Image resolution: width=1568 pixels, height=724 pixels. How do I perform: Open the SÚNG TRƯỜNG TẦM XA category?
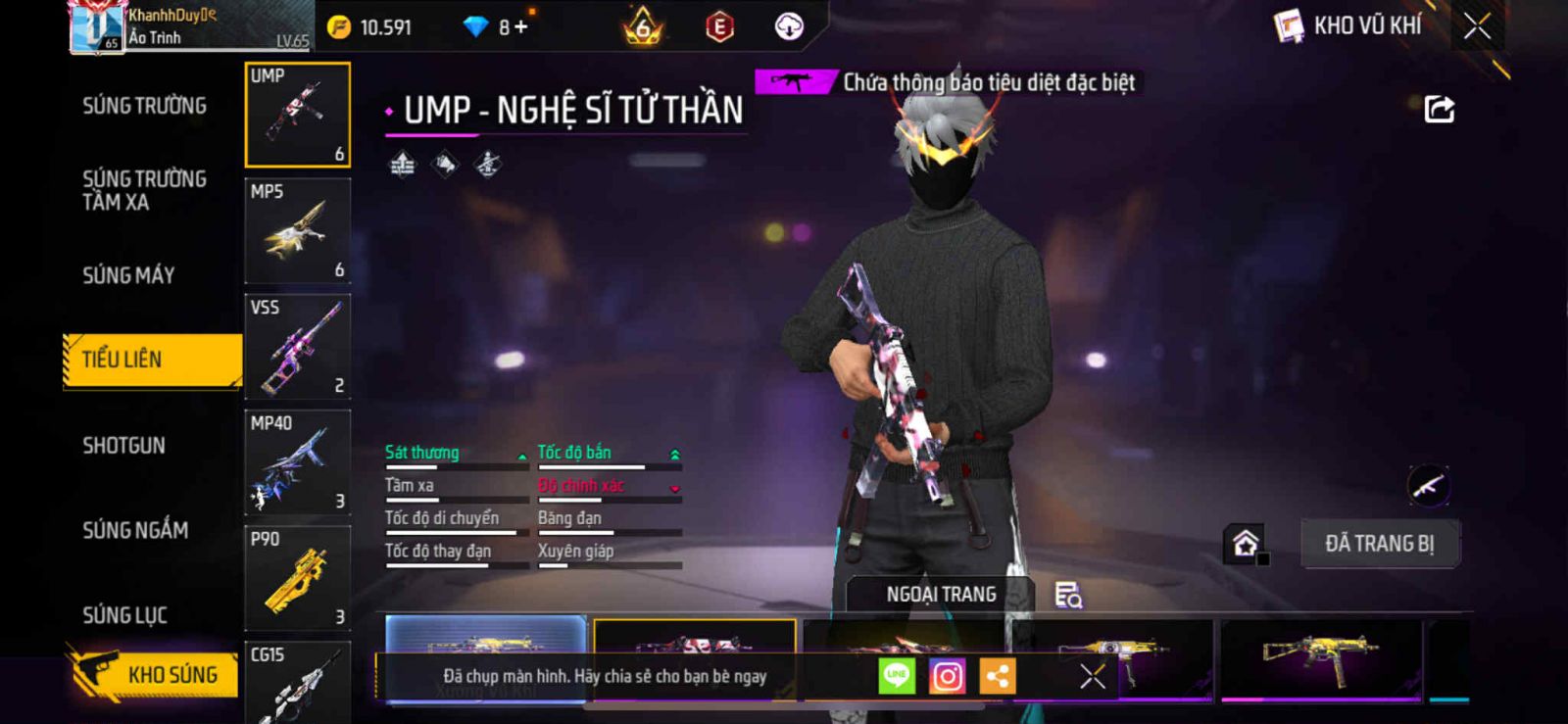[144, 190]
